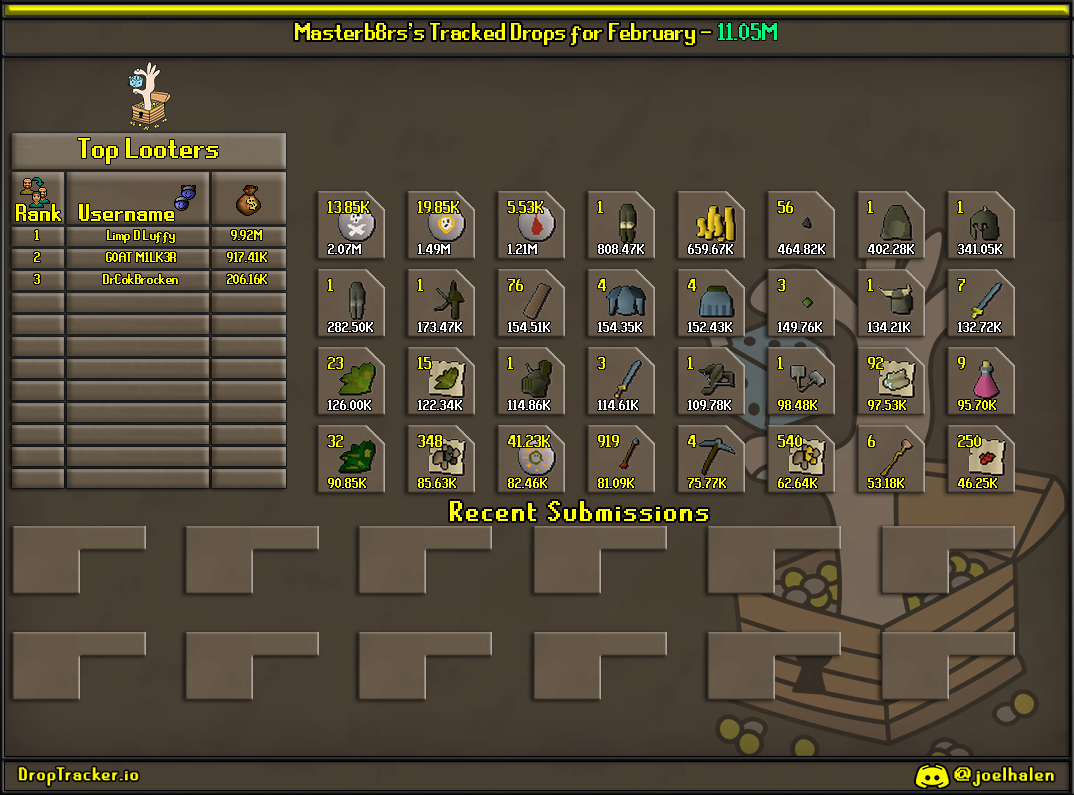Screen dimensions: 1074x795
Task: Select the death rune slot worth 2.07M
Action: tap(351, 225)
